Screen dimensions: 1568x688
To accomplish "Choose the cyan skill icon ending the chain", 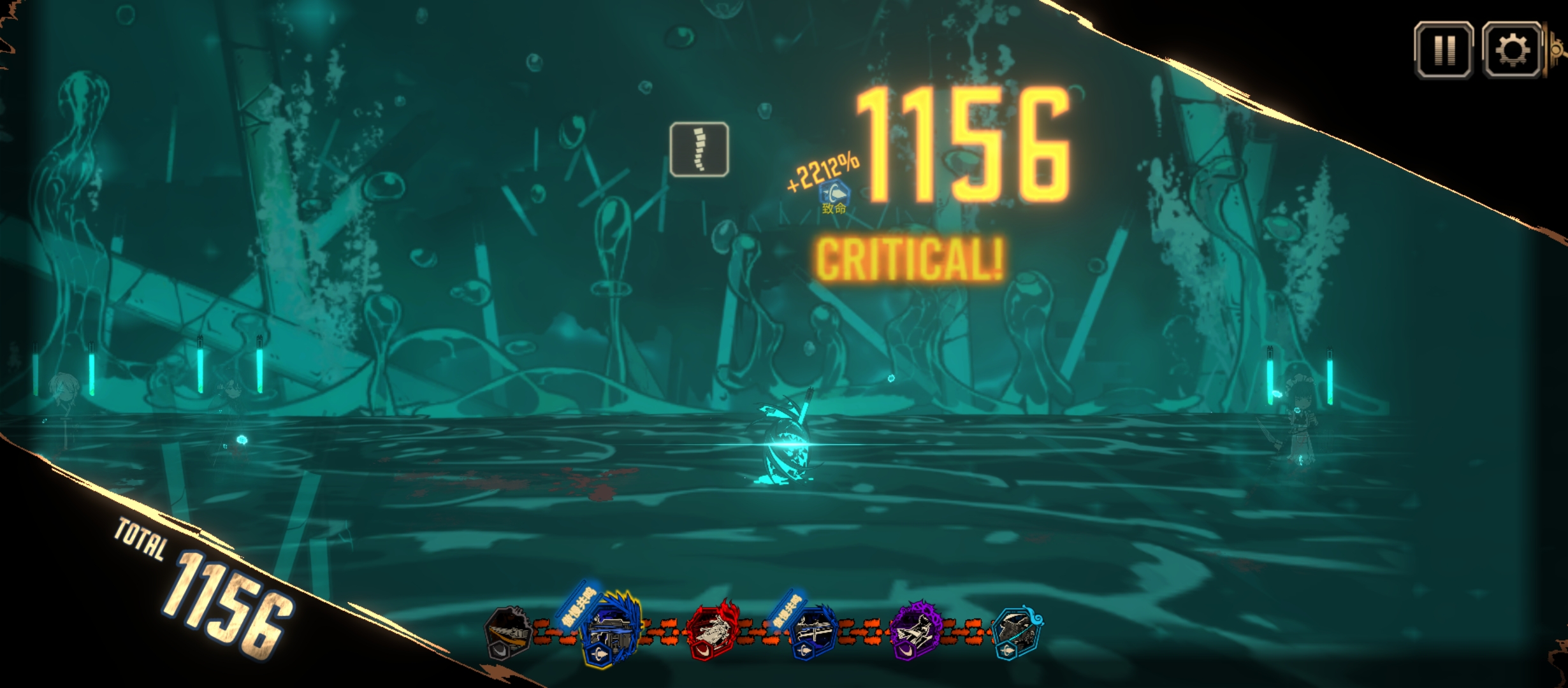I will click(x=1018, y=632).
